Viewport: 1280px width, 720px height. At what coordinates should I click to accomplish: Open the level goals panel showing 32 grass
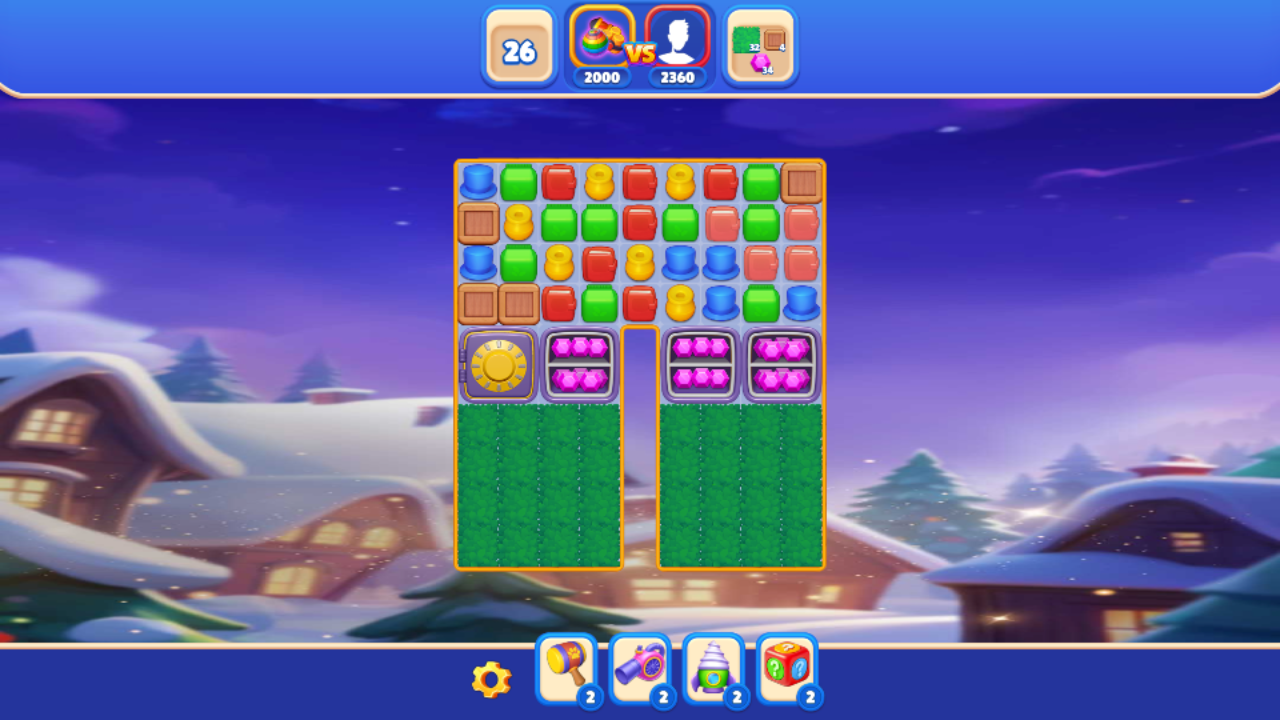(759, 45)
